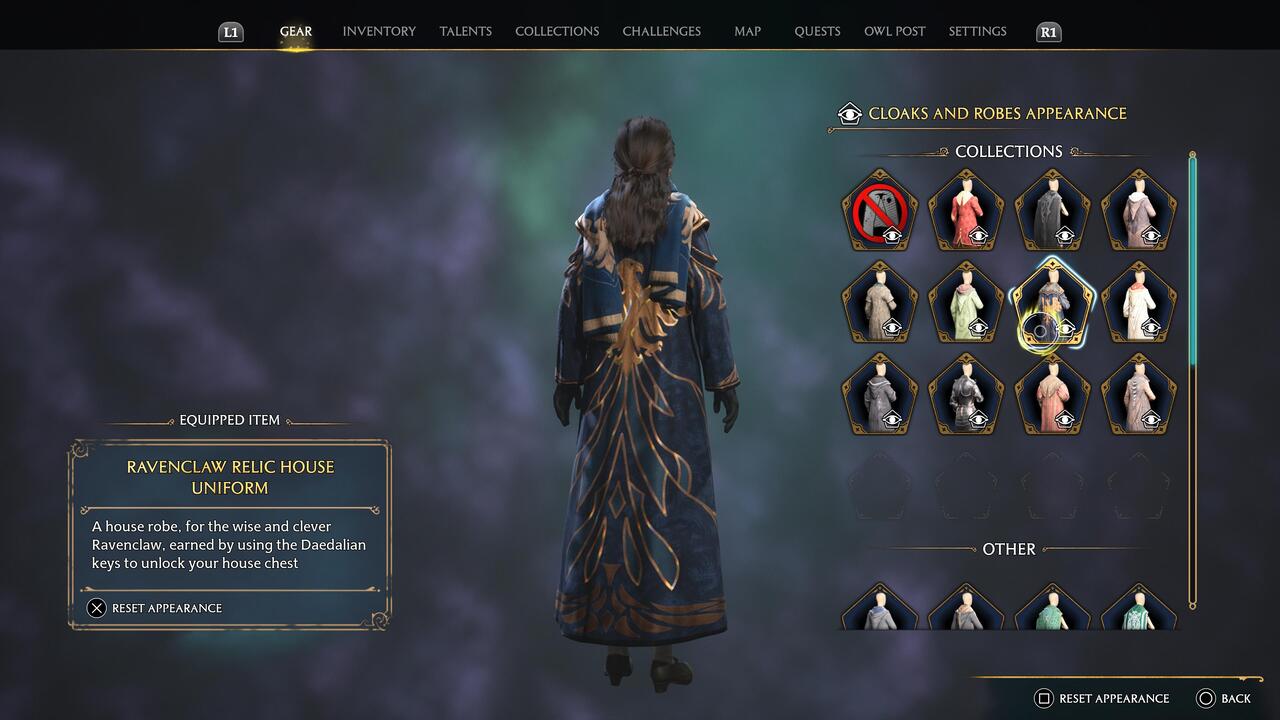Screen dimensions: 1280x720
Task: Open the L1 category switcher
Action: (x=230, y=31)
